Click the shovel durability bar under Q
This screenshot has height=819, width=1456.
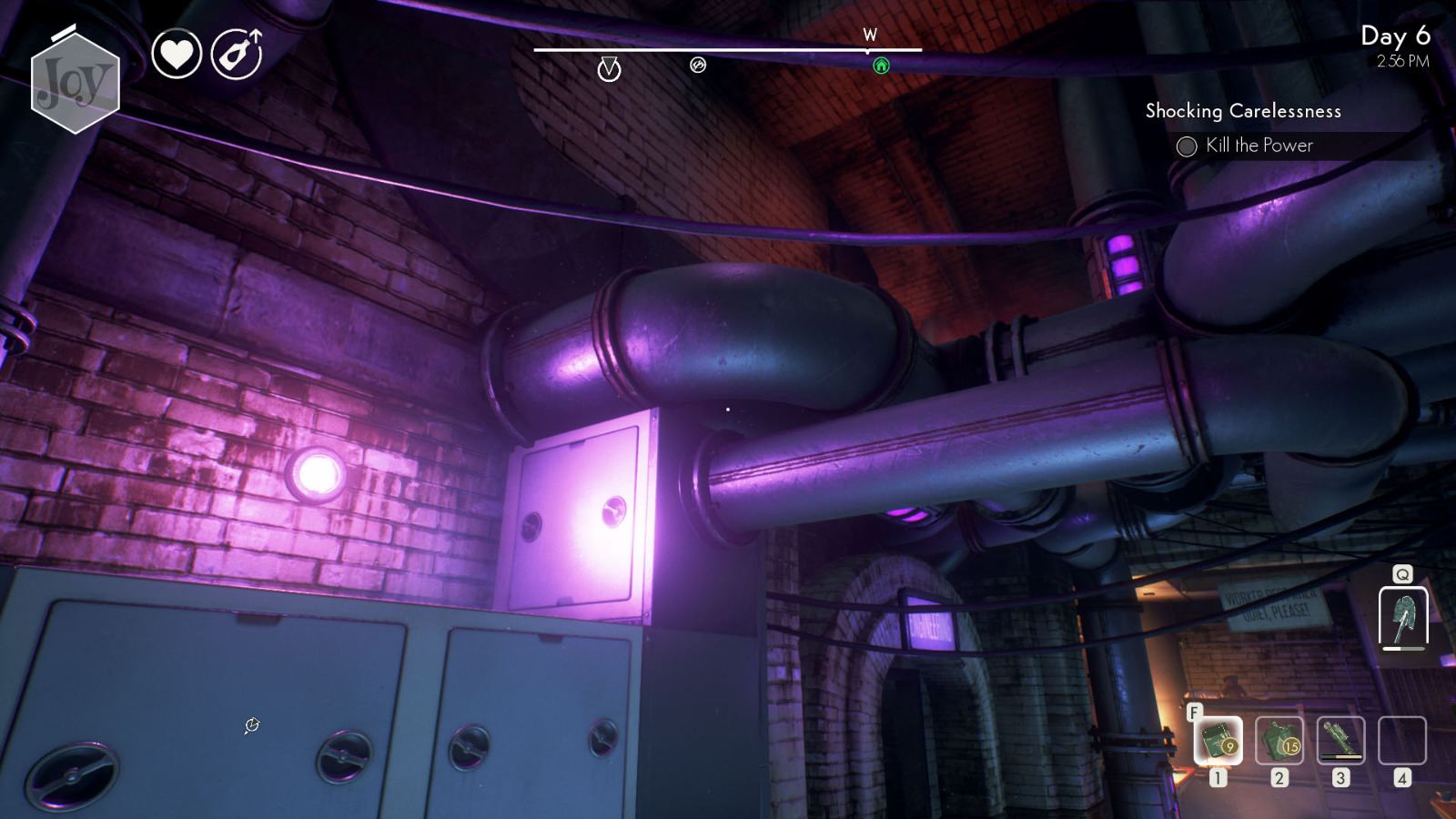pos(1402,651)
